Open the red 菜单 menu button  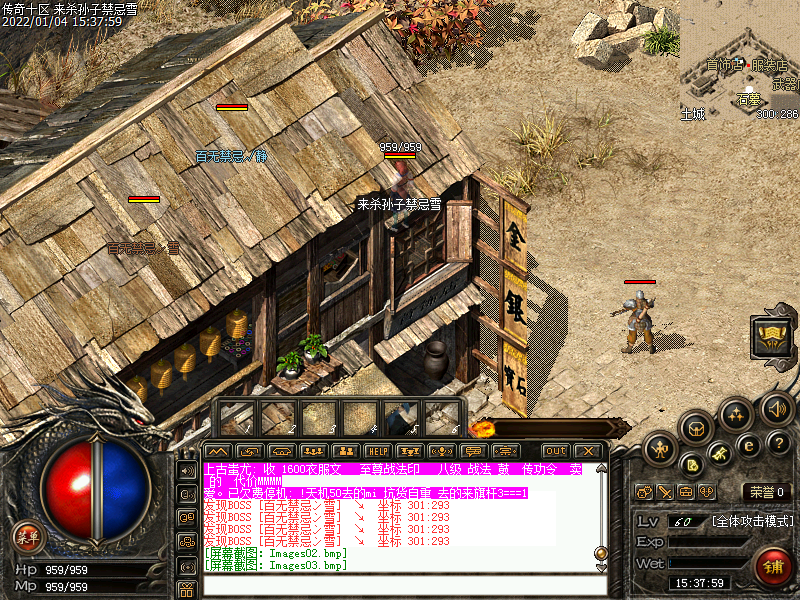click(x=27, y=537)
